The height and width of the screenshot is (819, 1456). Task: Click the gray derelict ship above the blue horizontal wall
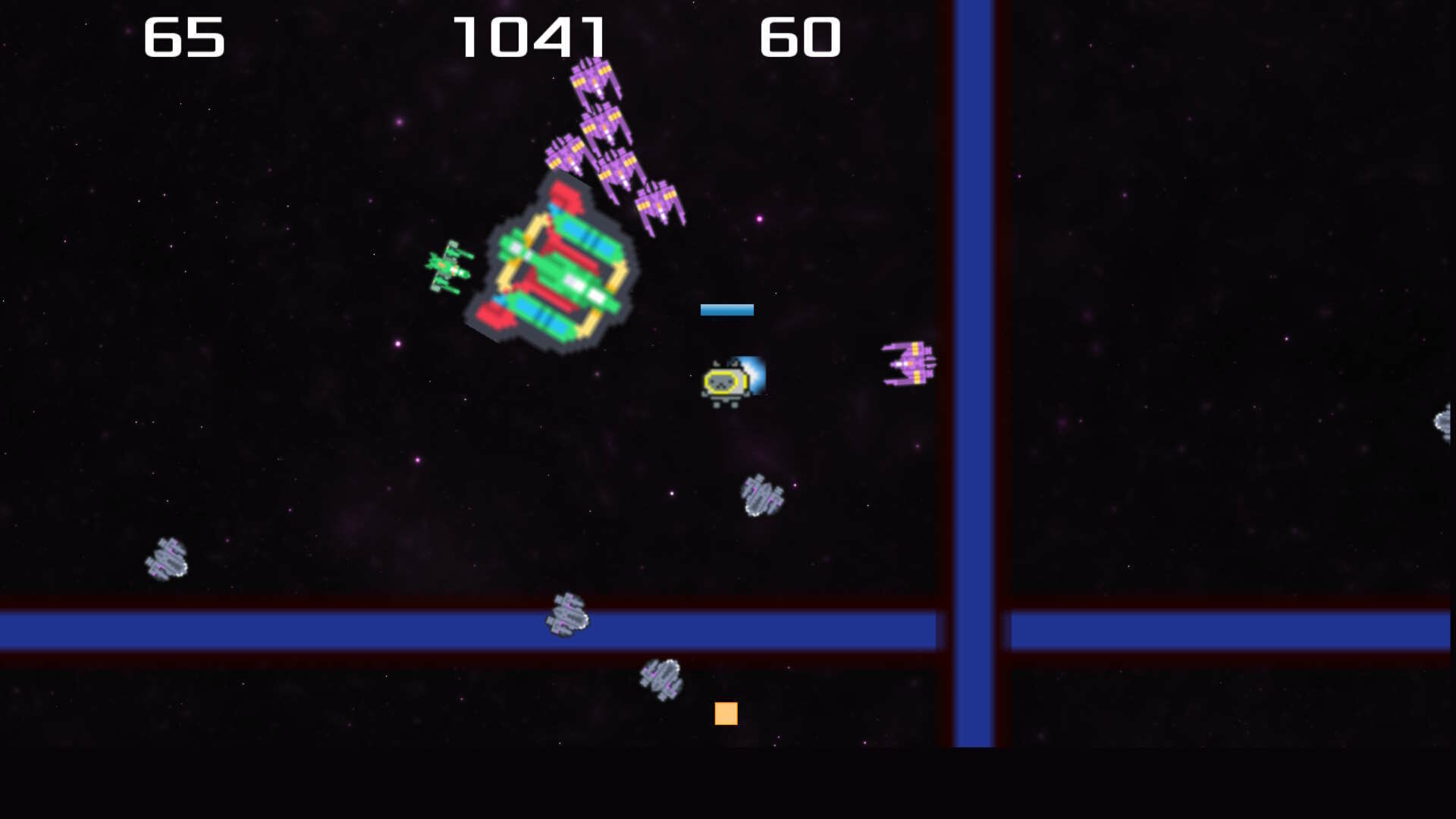[x=762, y=497]
